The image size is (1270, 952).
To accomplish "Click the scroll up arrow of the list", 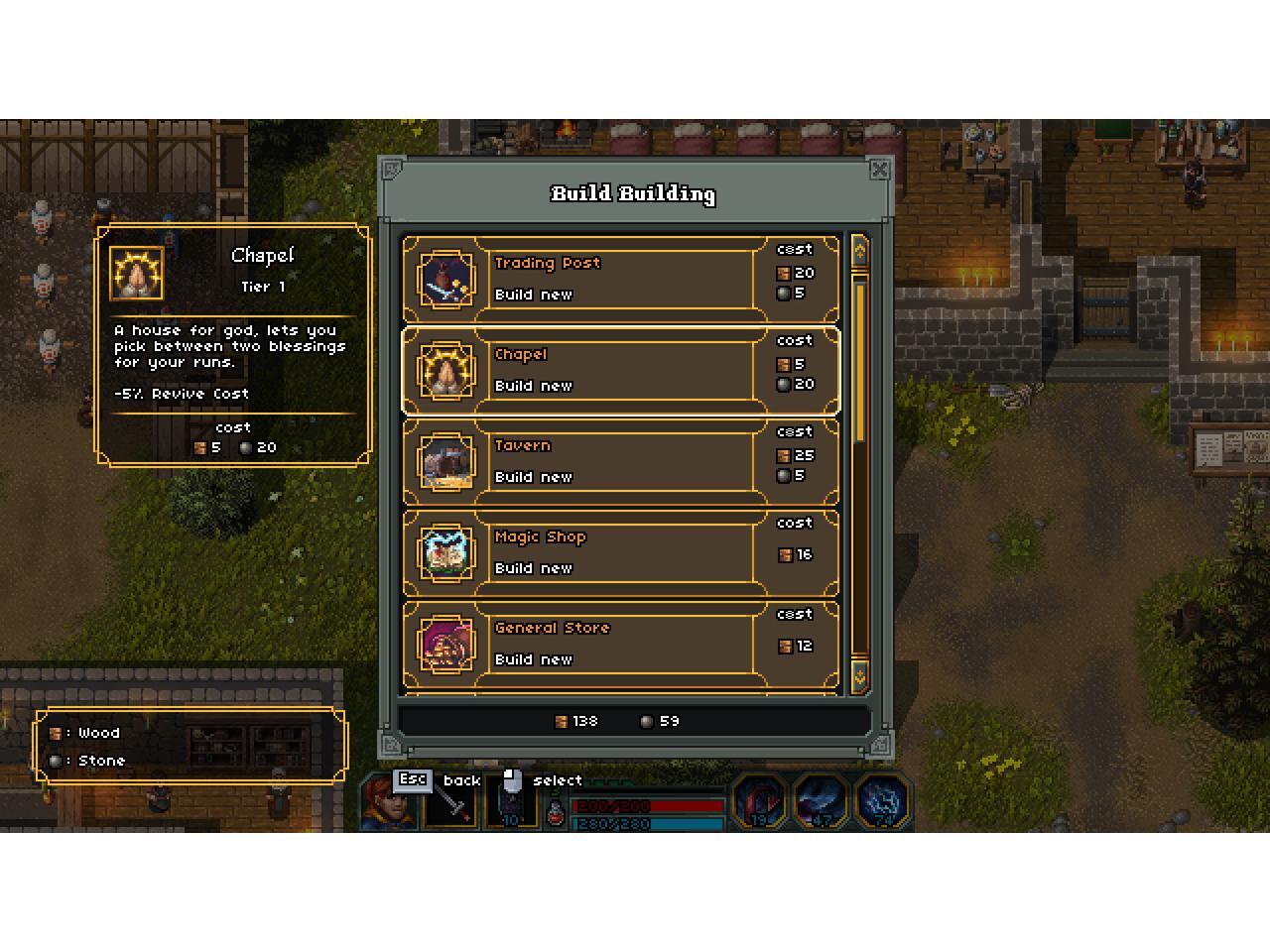I will pos(859,251).
